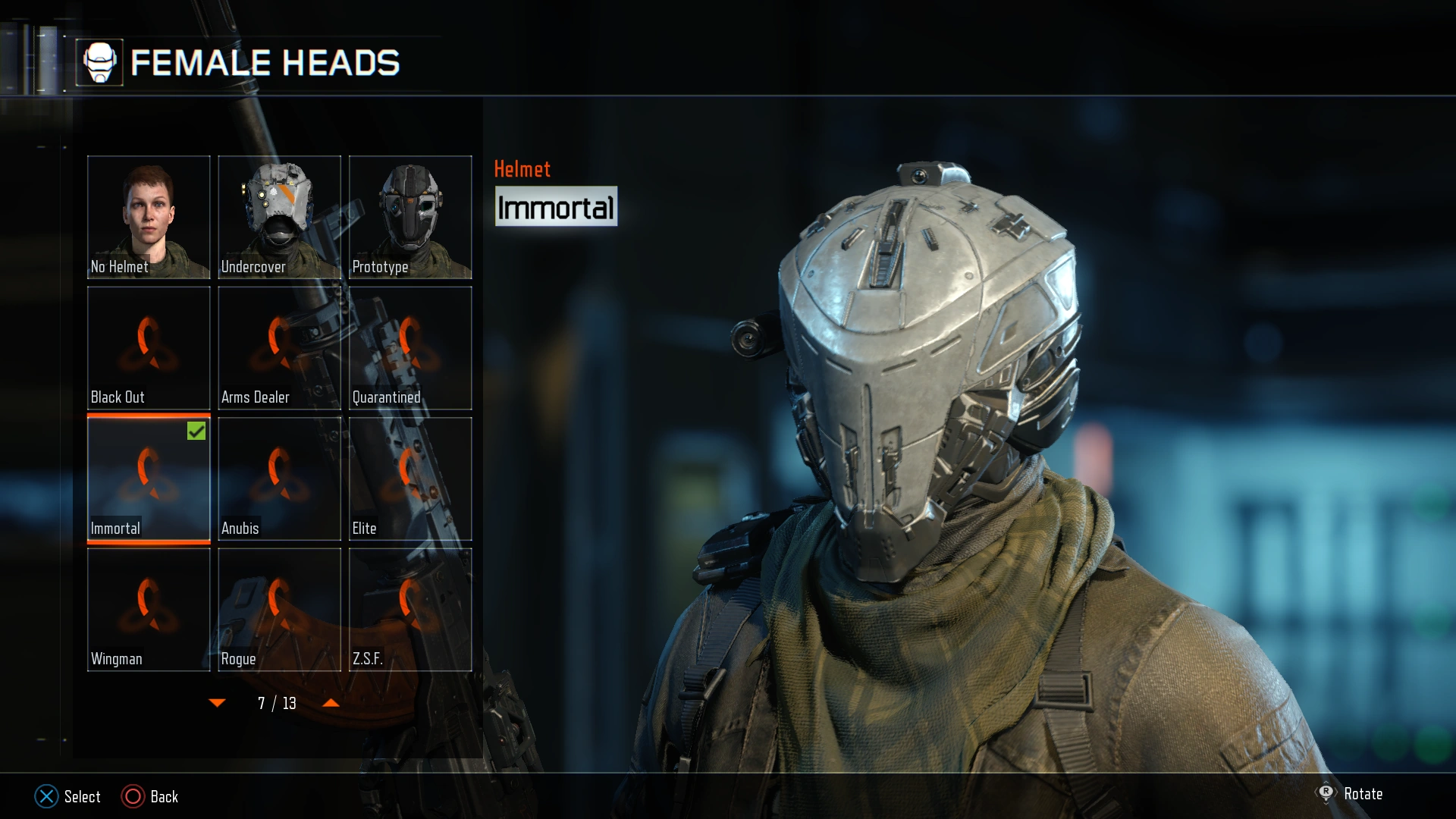The height and width of the screenshot is (819, 1456).
Task: Choose the Anubis helmet
Action: 279,479
